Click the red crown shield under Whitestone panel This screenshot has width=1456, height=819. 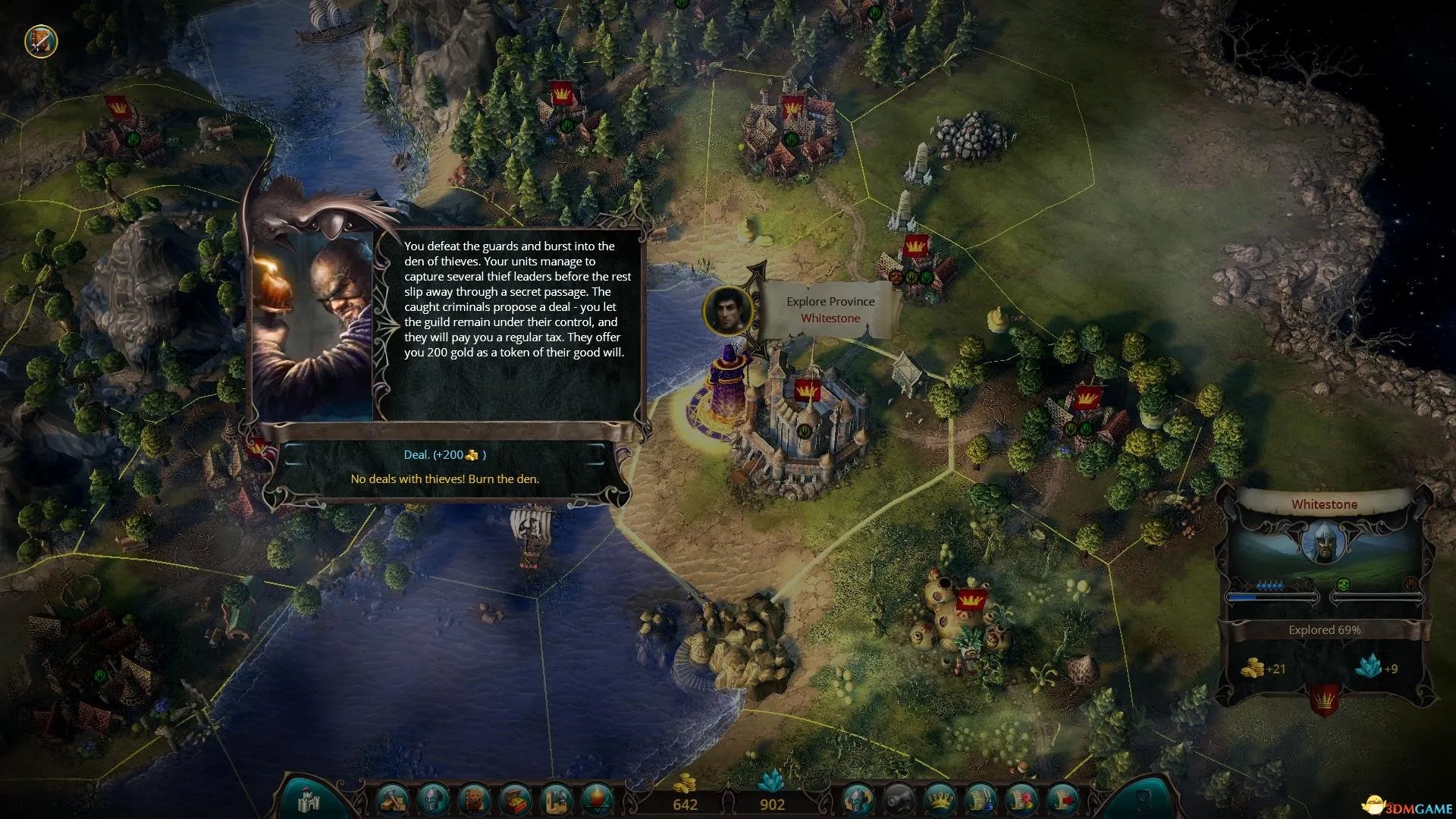pyautogui.click(x=1324, y=699)
